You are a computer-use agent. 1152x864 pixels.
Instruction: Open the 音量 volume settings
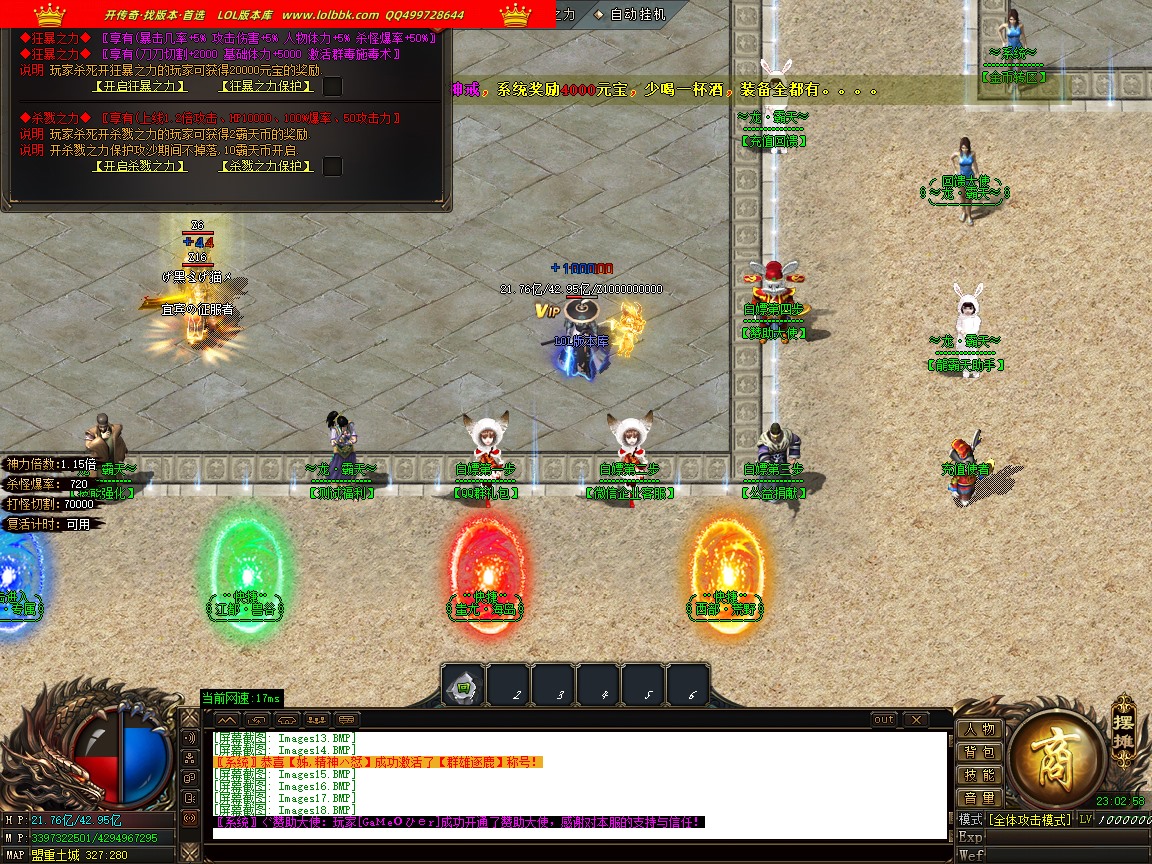click(979, 798)
